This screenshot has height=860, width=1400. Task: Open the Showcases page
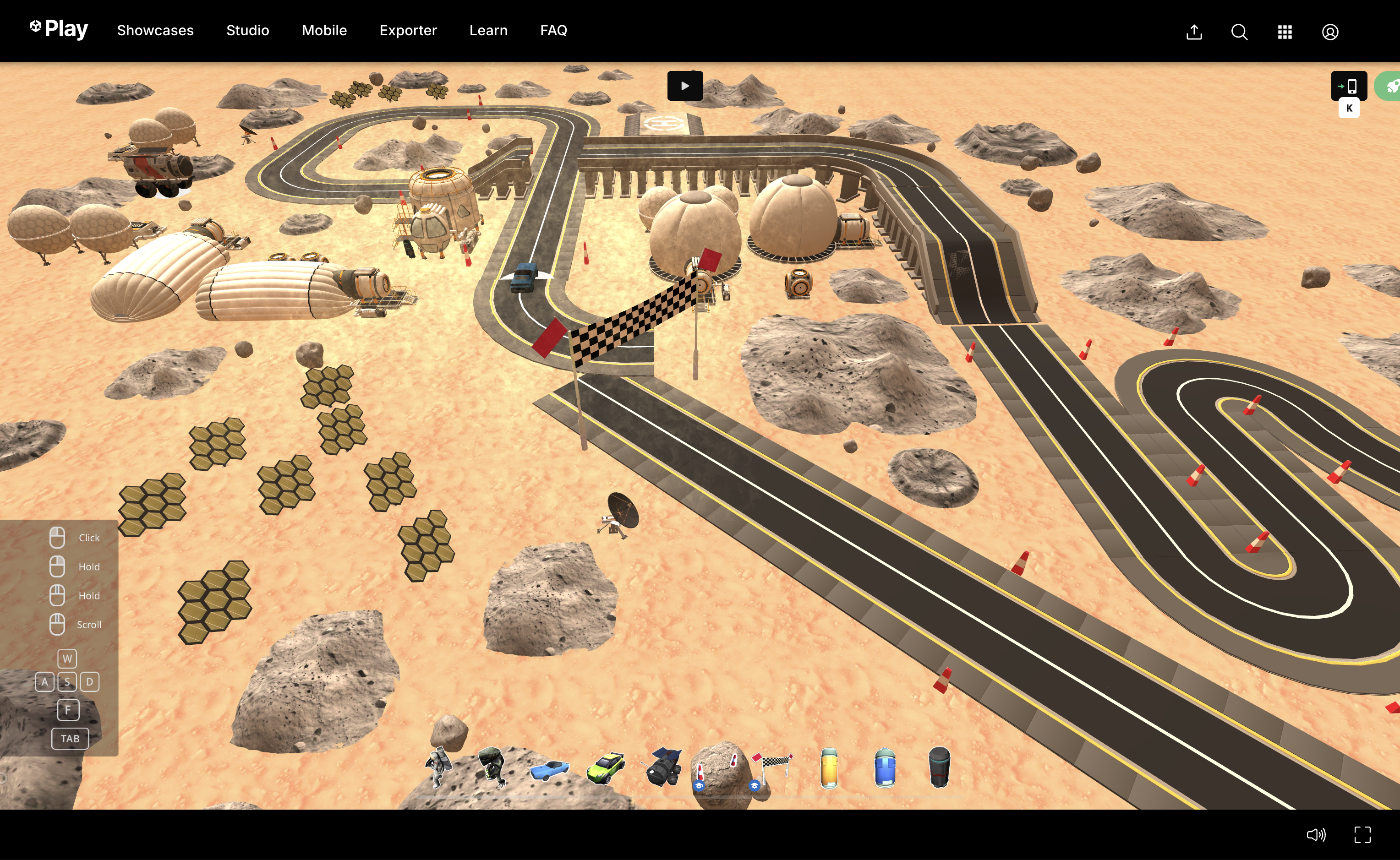point(155,30)
